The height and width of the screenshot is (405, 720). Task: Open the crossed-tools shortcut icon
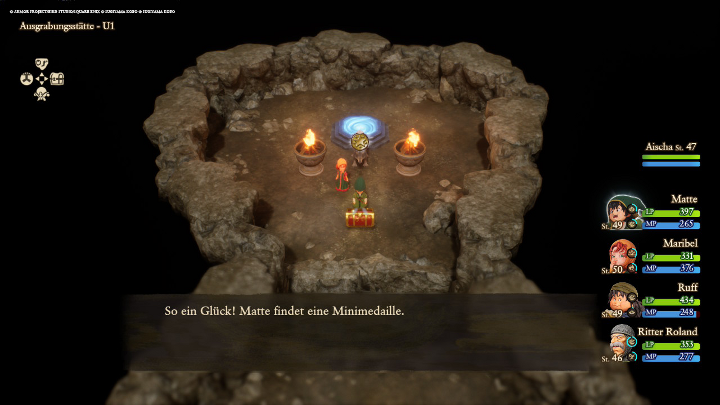pos(41,94)
